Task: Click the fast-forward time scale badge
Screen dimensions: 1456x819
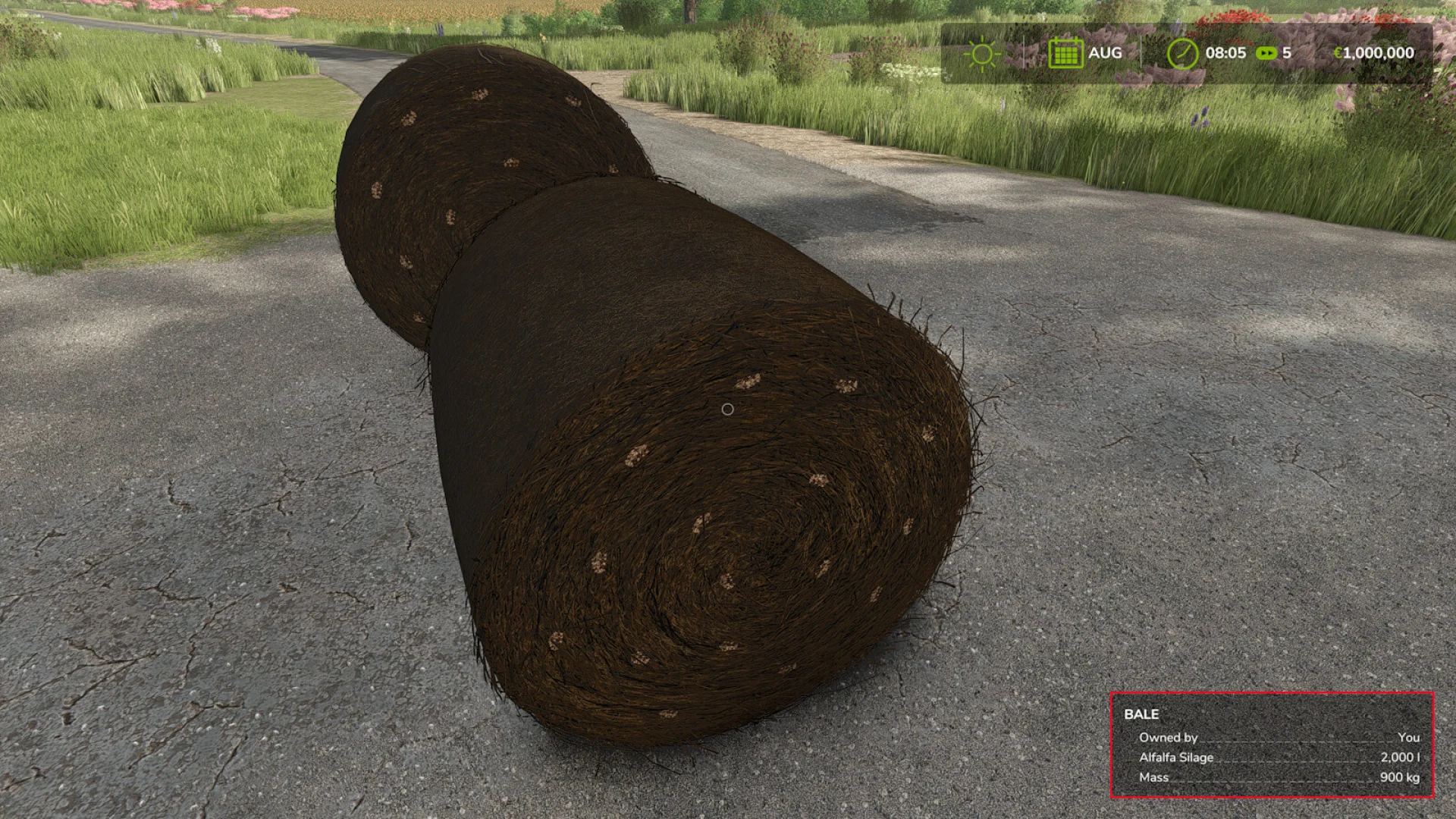Action: coord(1265,52)
